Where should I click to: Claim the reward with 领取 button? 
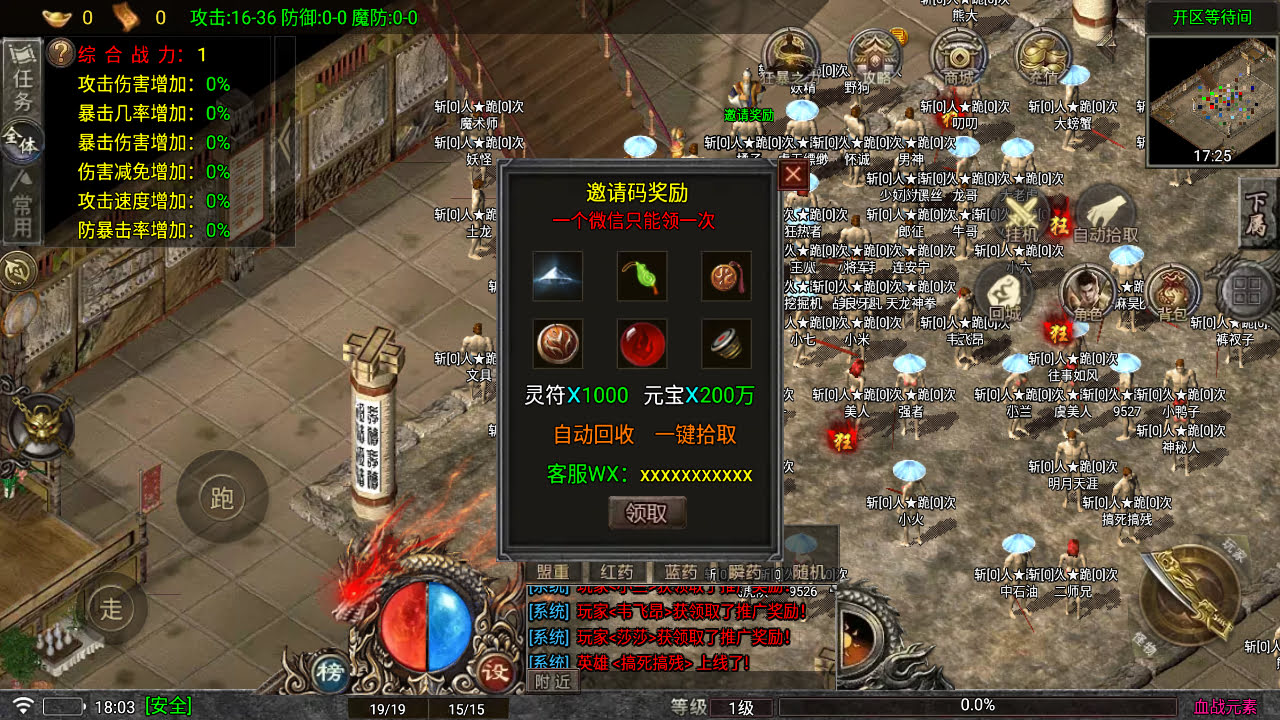point(647,513)
